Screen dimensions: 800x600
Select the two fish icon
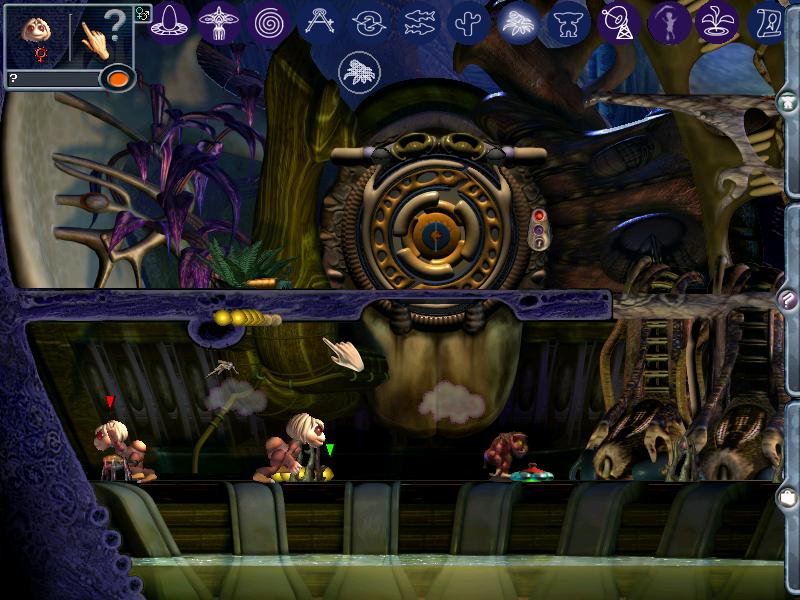420,21
